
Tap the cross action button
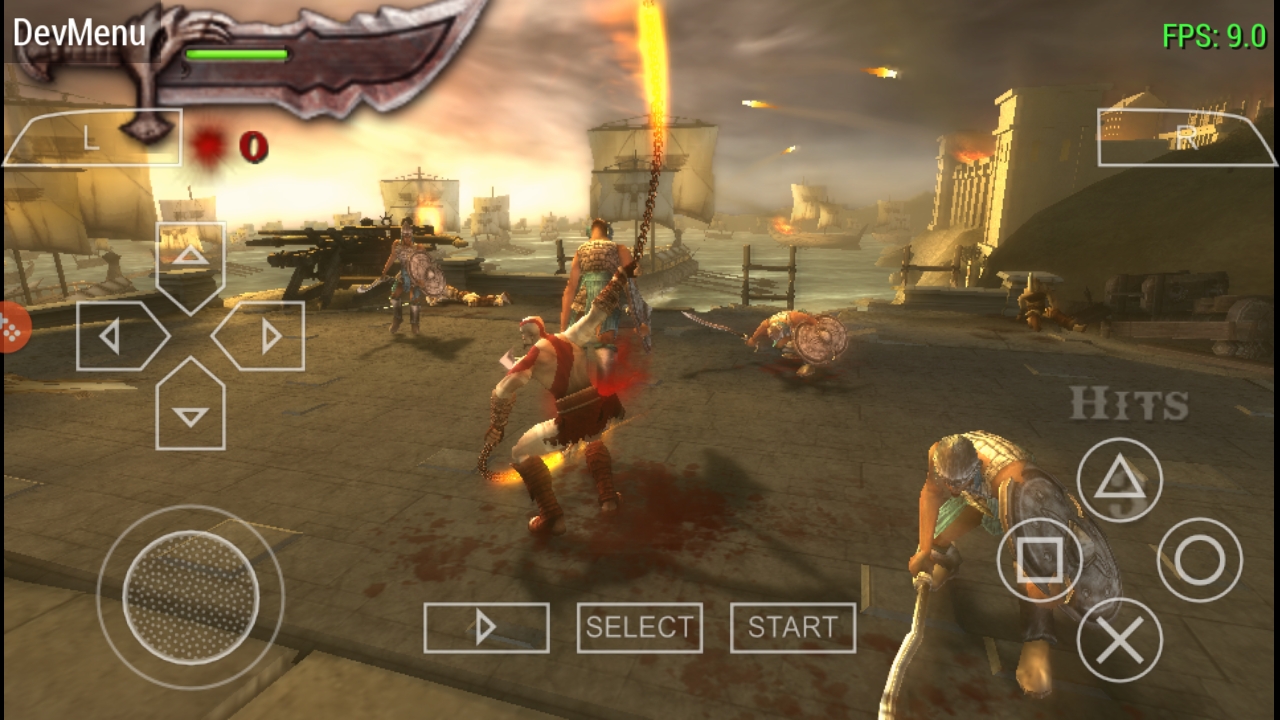point(1119,640)
